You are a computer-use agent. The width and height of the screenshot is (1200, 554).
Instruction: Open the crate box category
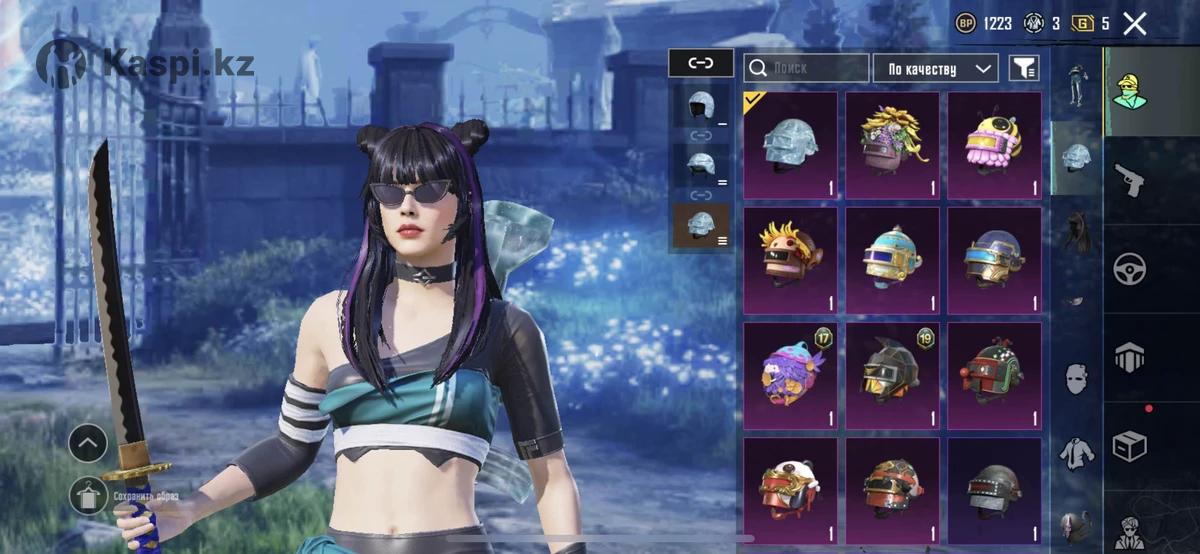click(1130, 445)
